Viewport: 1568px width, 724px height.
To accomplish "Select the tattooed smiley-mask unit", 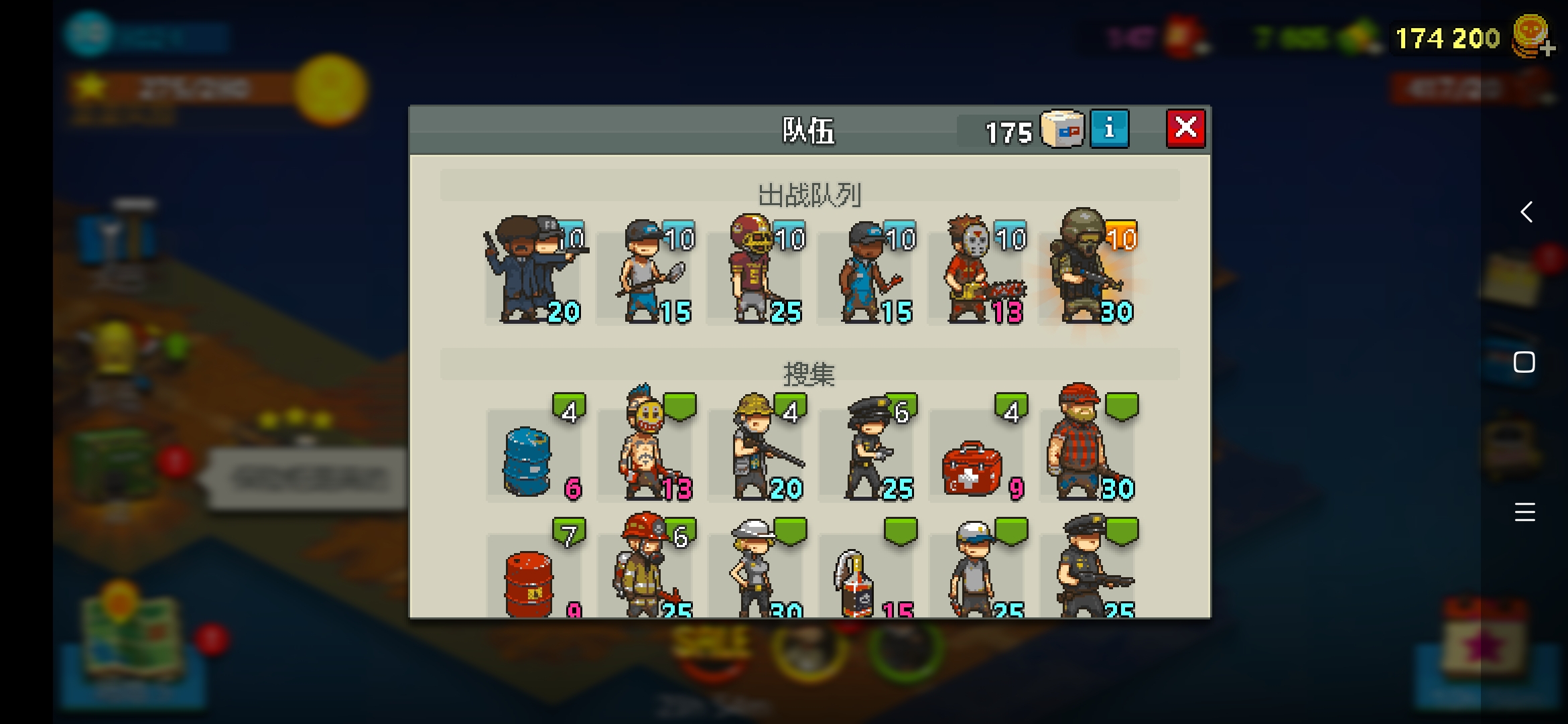I will (x=645, y=446).
